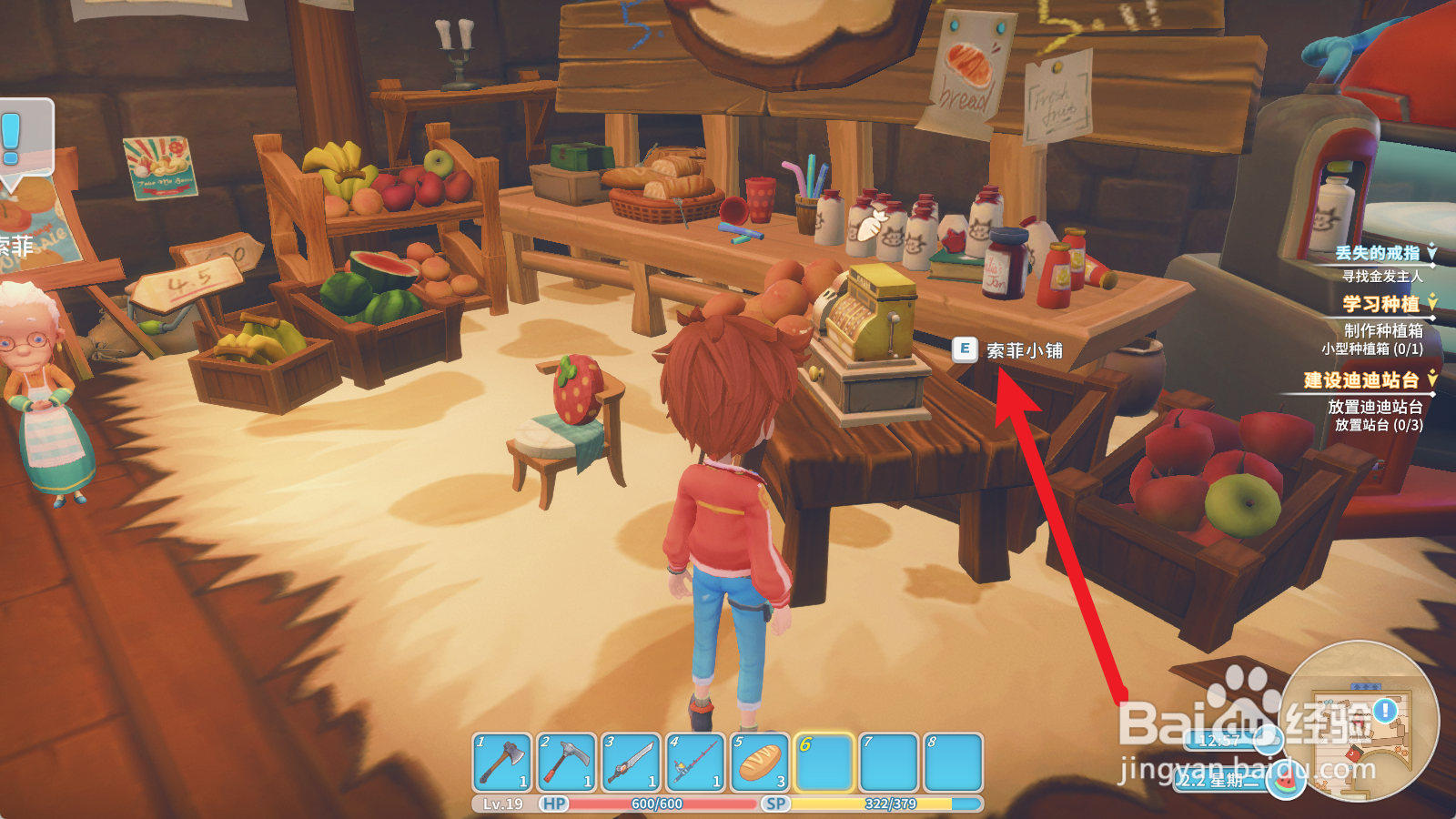Select the bread loaf hotbar slot
This screenshot has width=1456, height=819.
pos(760,763)
